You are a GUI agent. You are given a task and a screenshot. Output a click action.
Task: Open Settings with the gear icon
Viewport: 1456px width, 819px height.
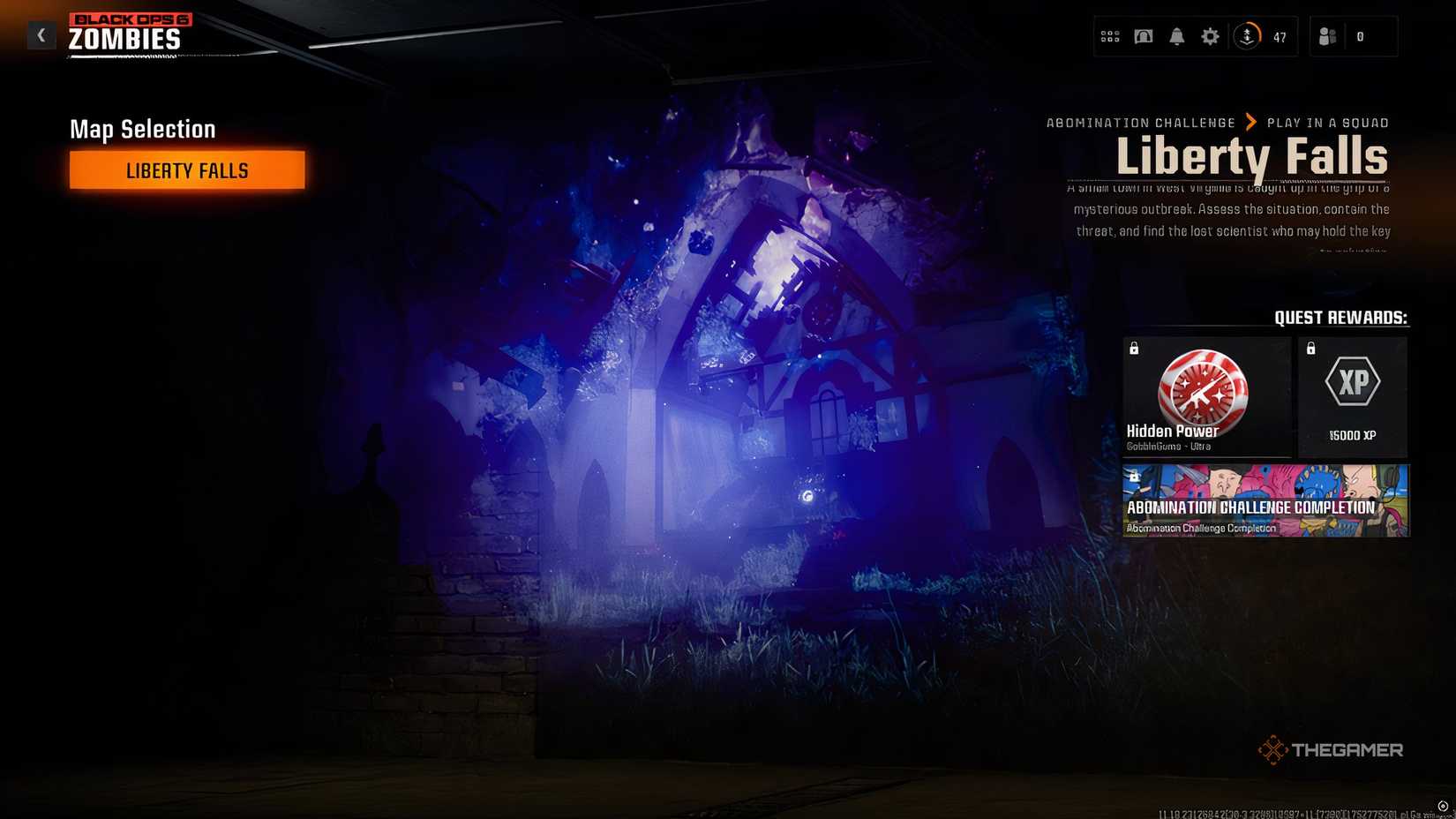pos(1209,36)
